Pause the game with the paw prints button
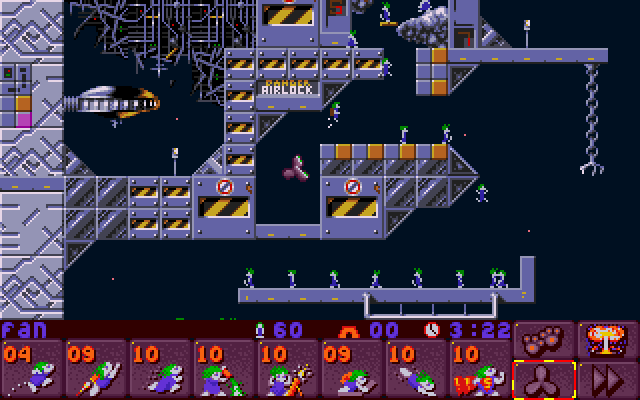Screen dimensions: 640x400 point(544,337)
